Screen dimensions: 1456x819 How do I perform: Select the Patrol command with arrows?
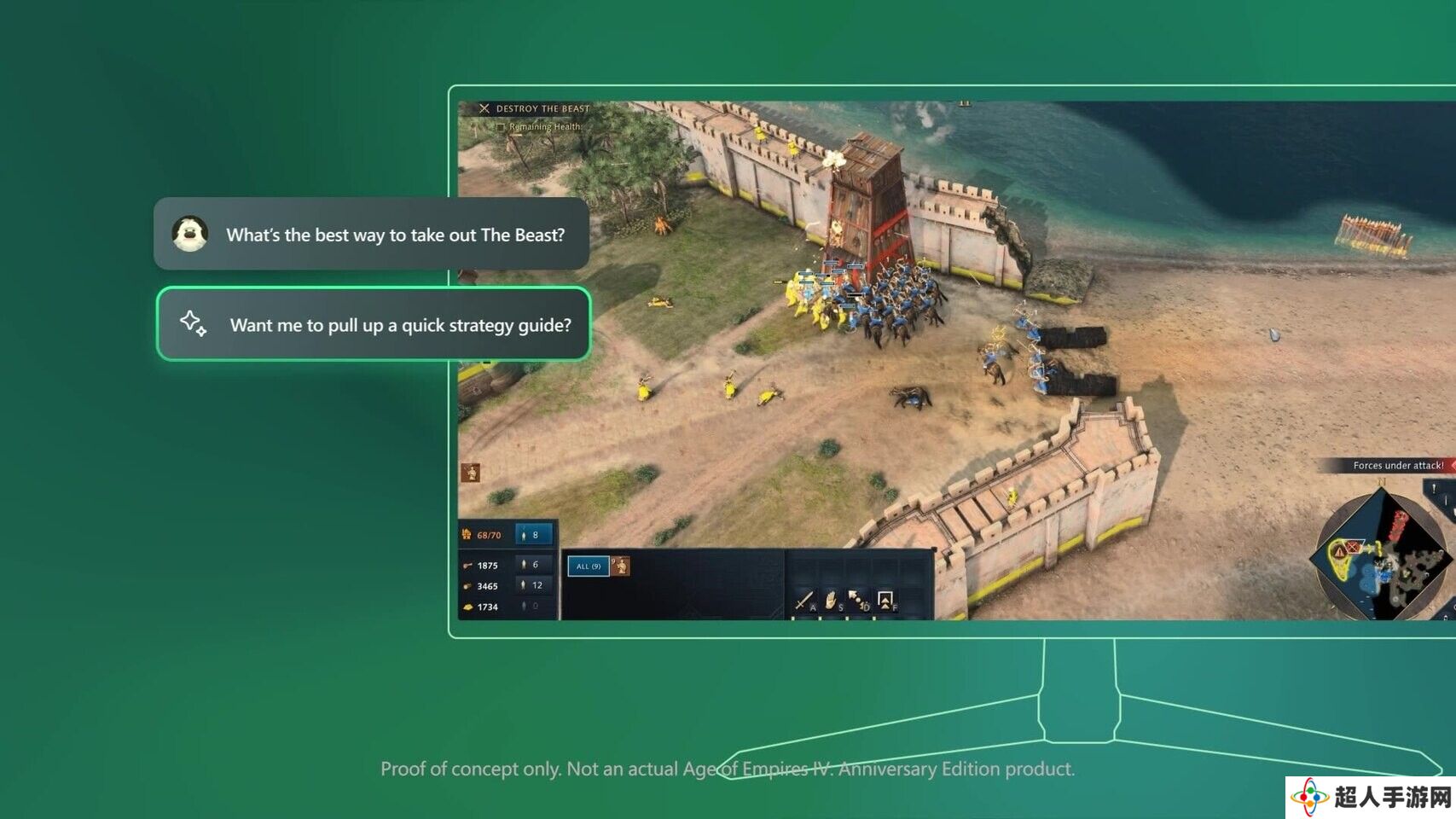[856, 600]
